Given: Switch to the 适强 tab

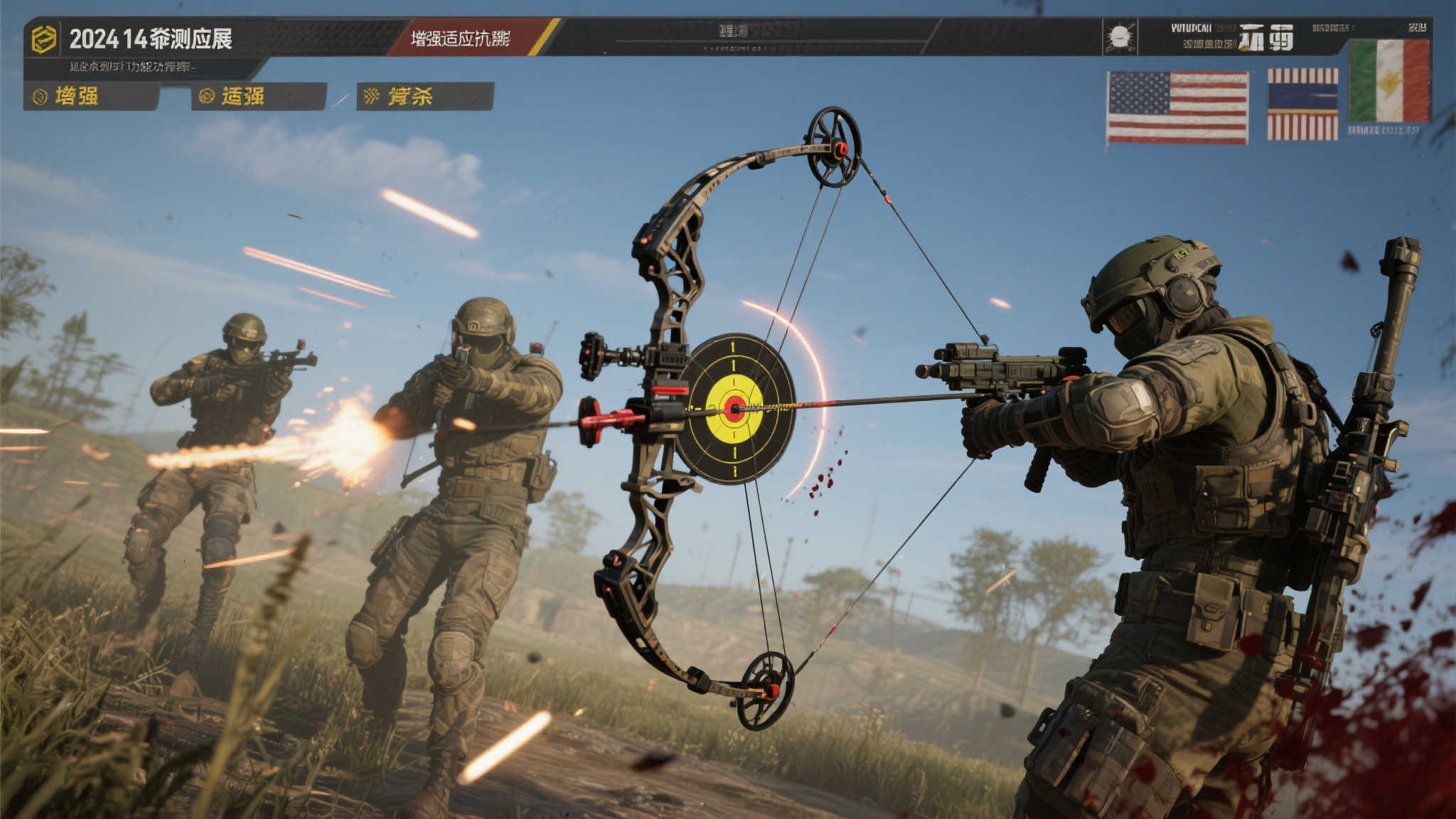Looking at the screenshot, I should [257, 96].
